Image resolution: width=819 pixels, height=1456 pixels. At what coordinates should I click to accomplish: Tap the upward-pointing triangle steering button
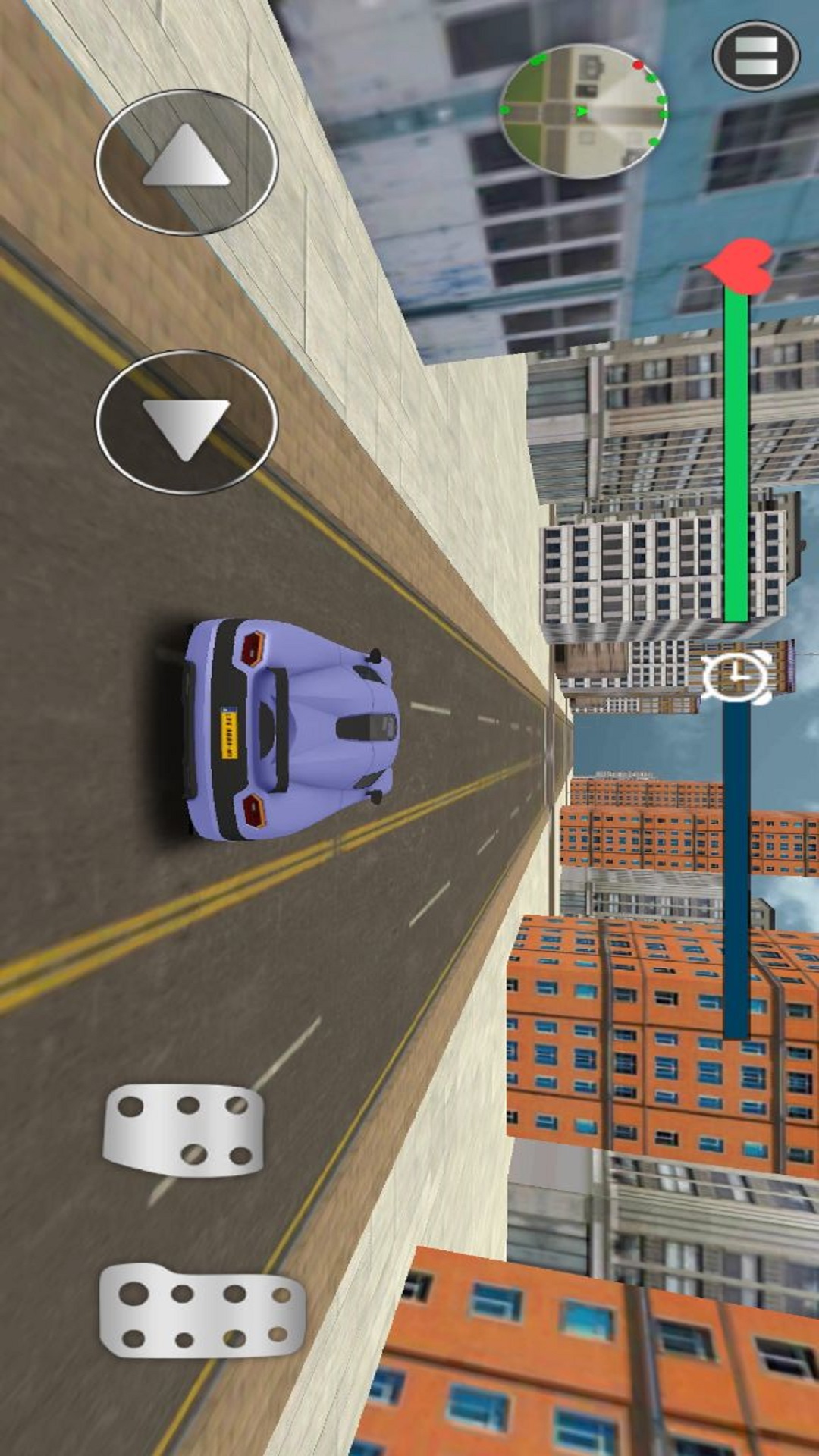tap(187, 161)
